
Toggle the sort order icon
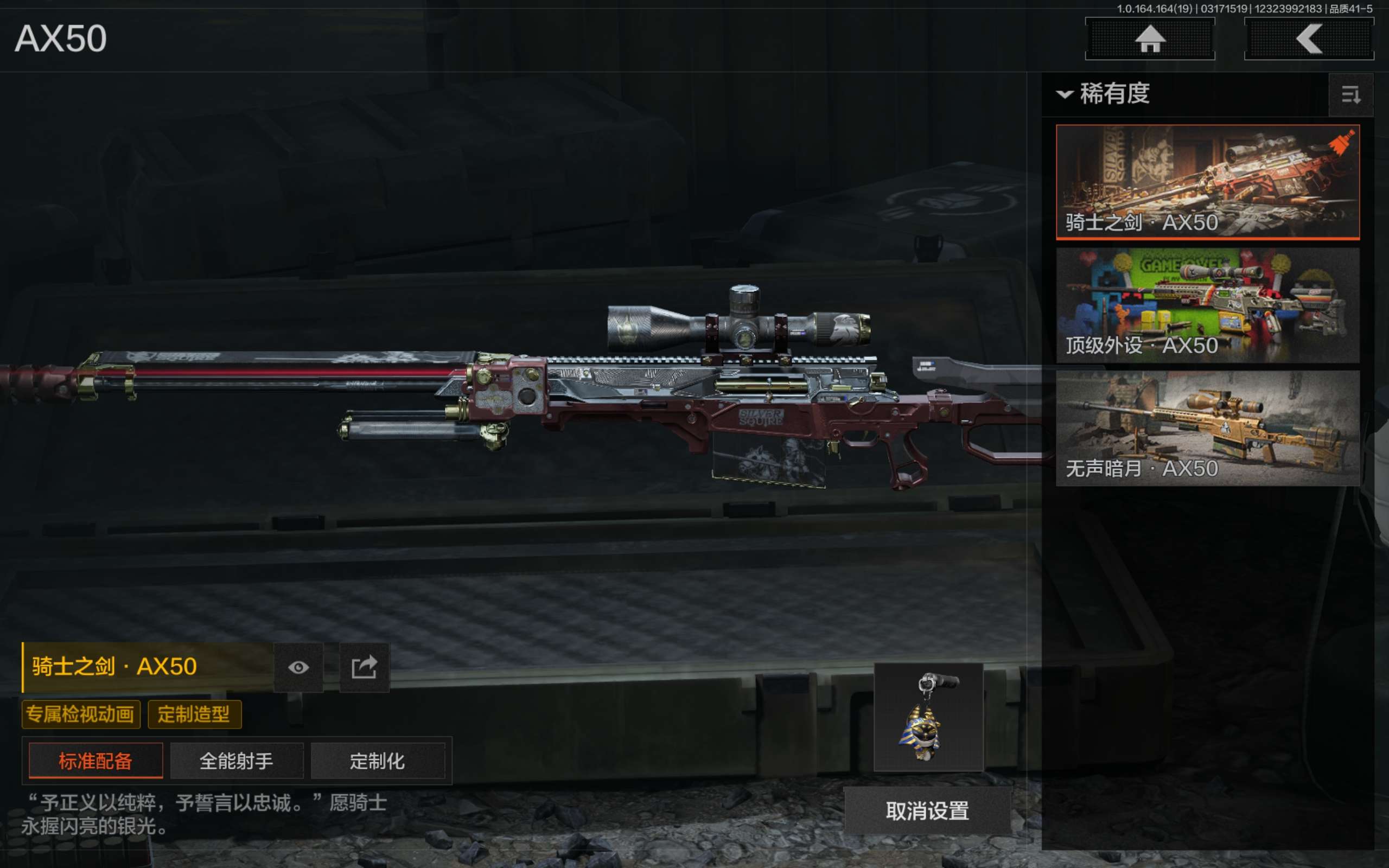(x=1350, y=95)
